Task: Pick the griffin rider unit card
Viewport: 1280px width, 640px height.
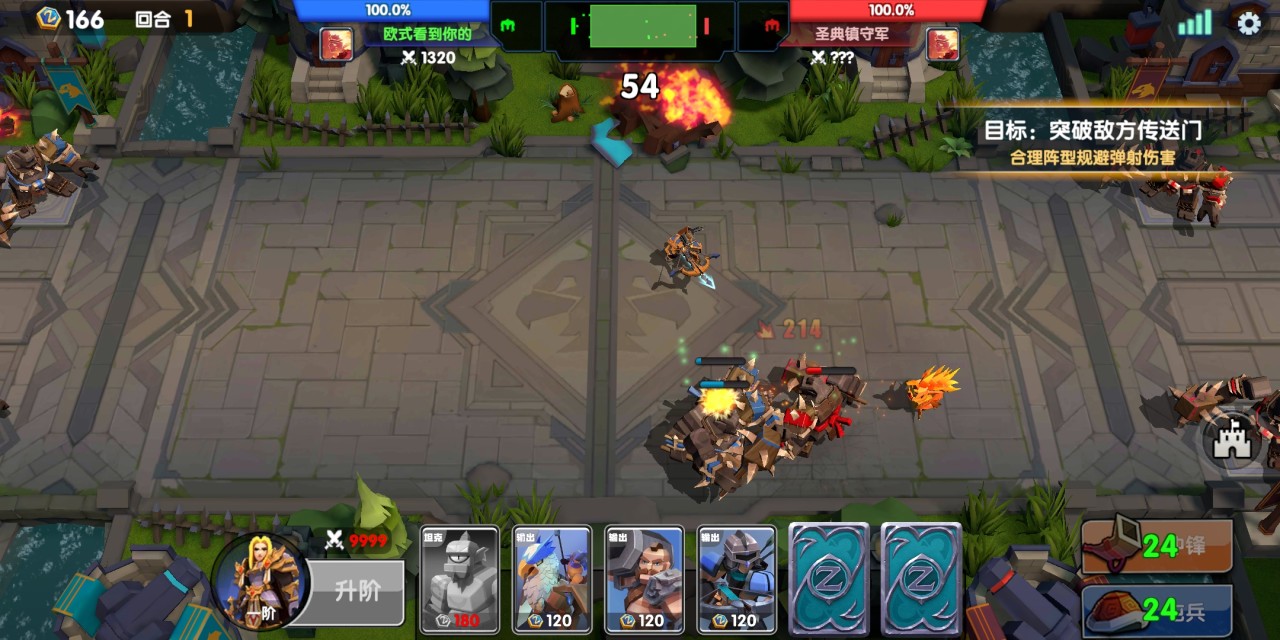Action: click(552, 580)
